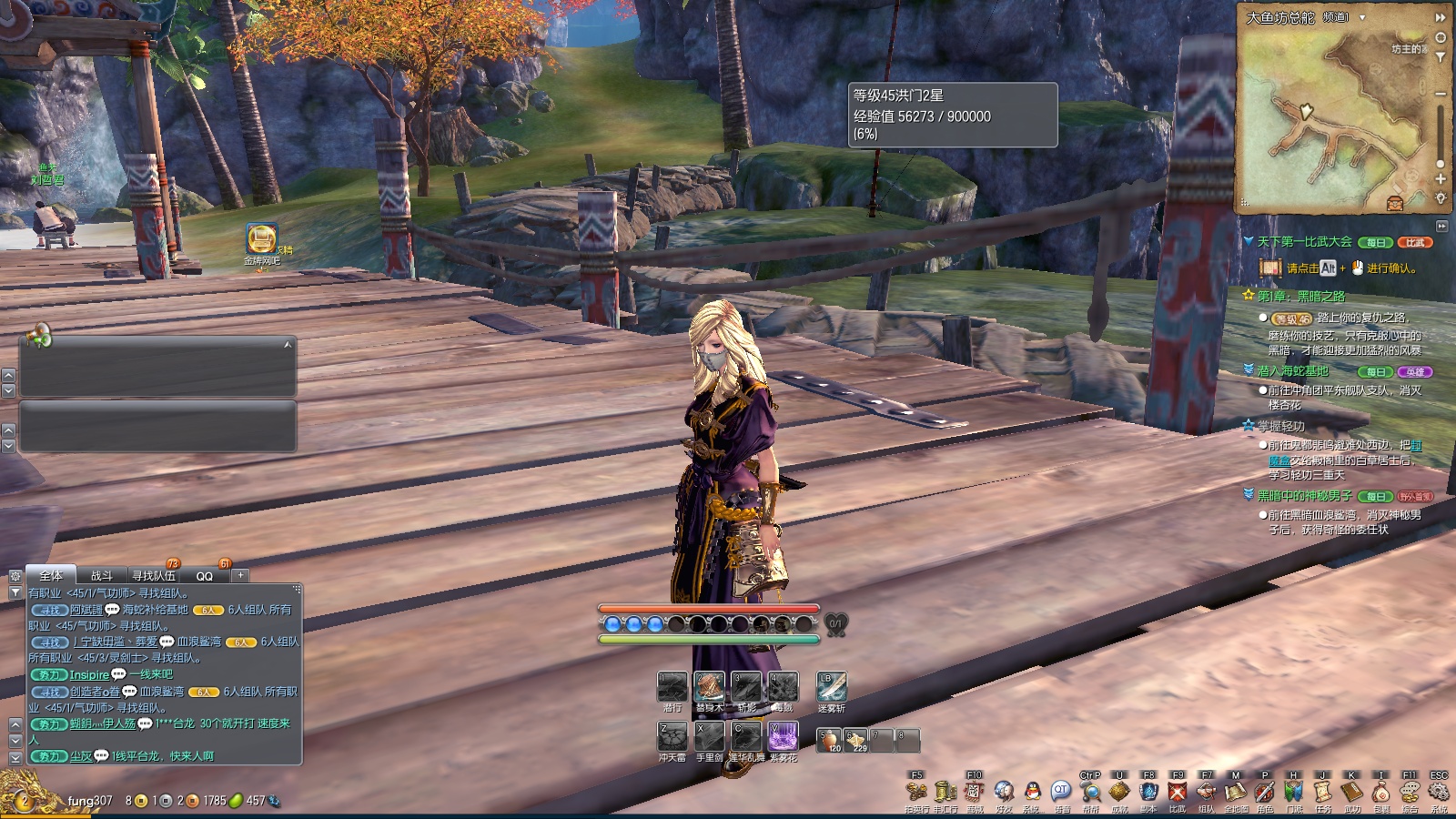The height and width of the screenshot is (819, 1456).
Task: Open the 角色 character sheet icon
Action: point(1264,792)
